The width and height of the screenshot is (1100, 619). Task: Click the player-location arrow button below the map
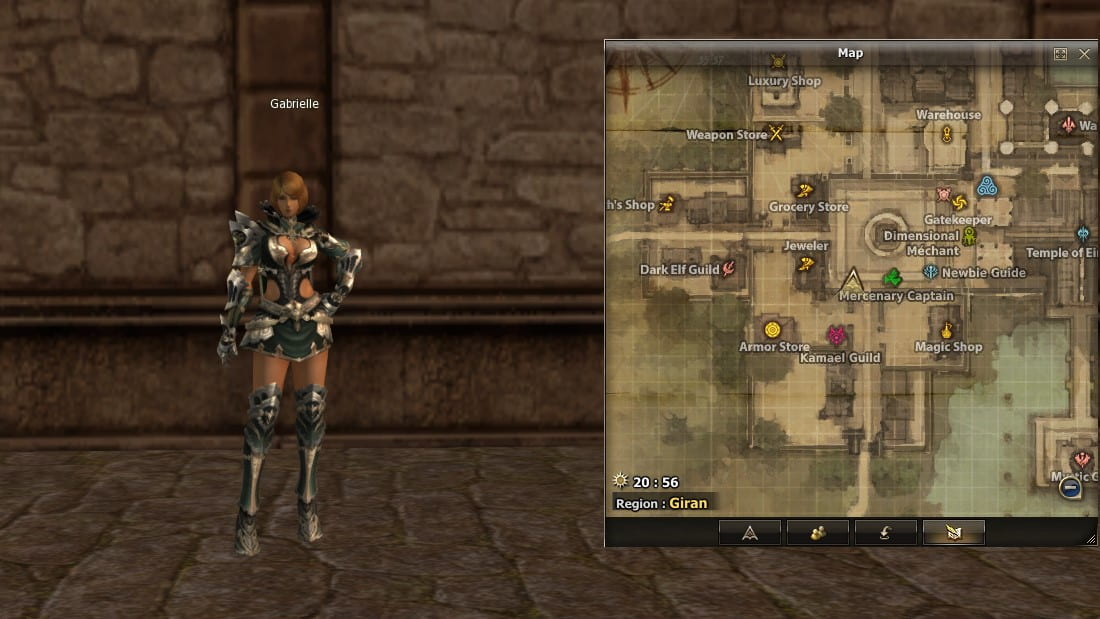[750, 533]
